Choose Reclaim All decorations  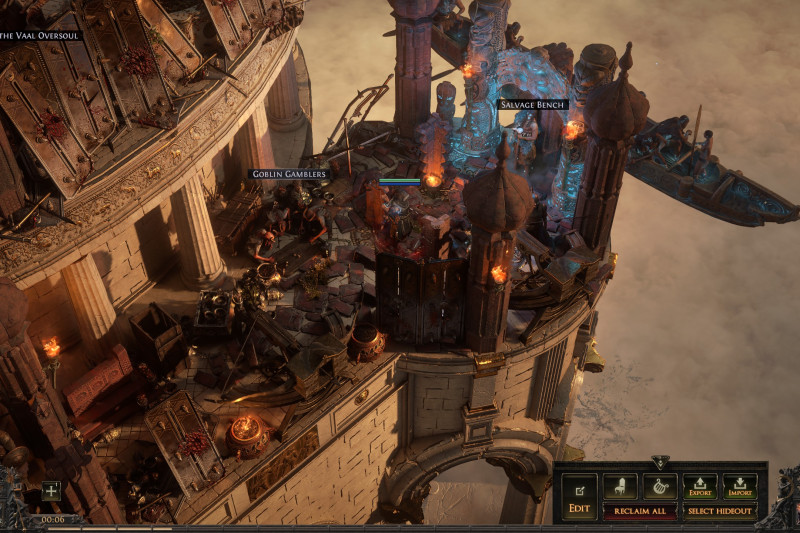[x=639, y=511]
